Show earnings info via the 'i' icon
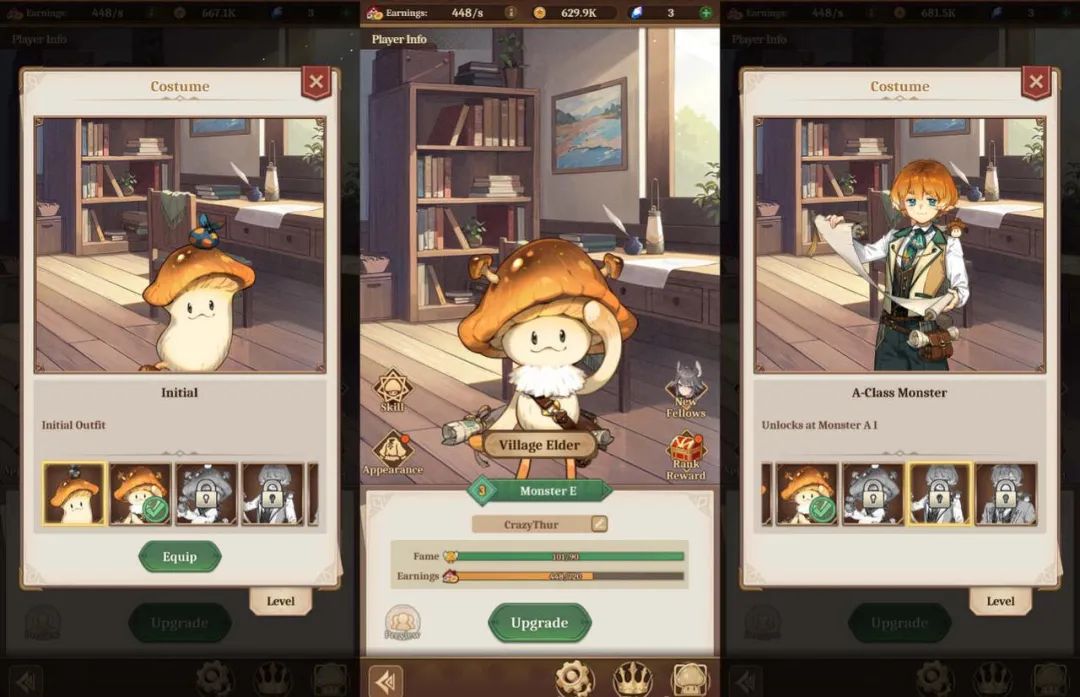 click(x=510, y=13)
